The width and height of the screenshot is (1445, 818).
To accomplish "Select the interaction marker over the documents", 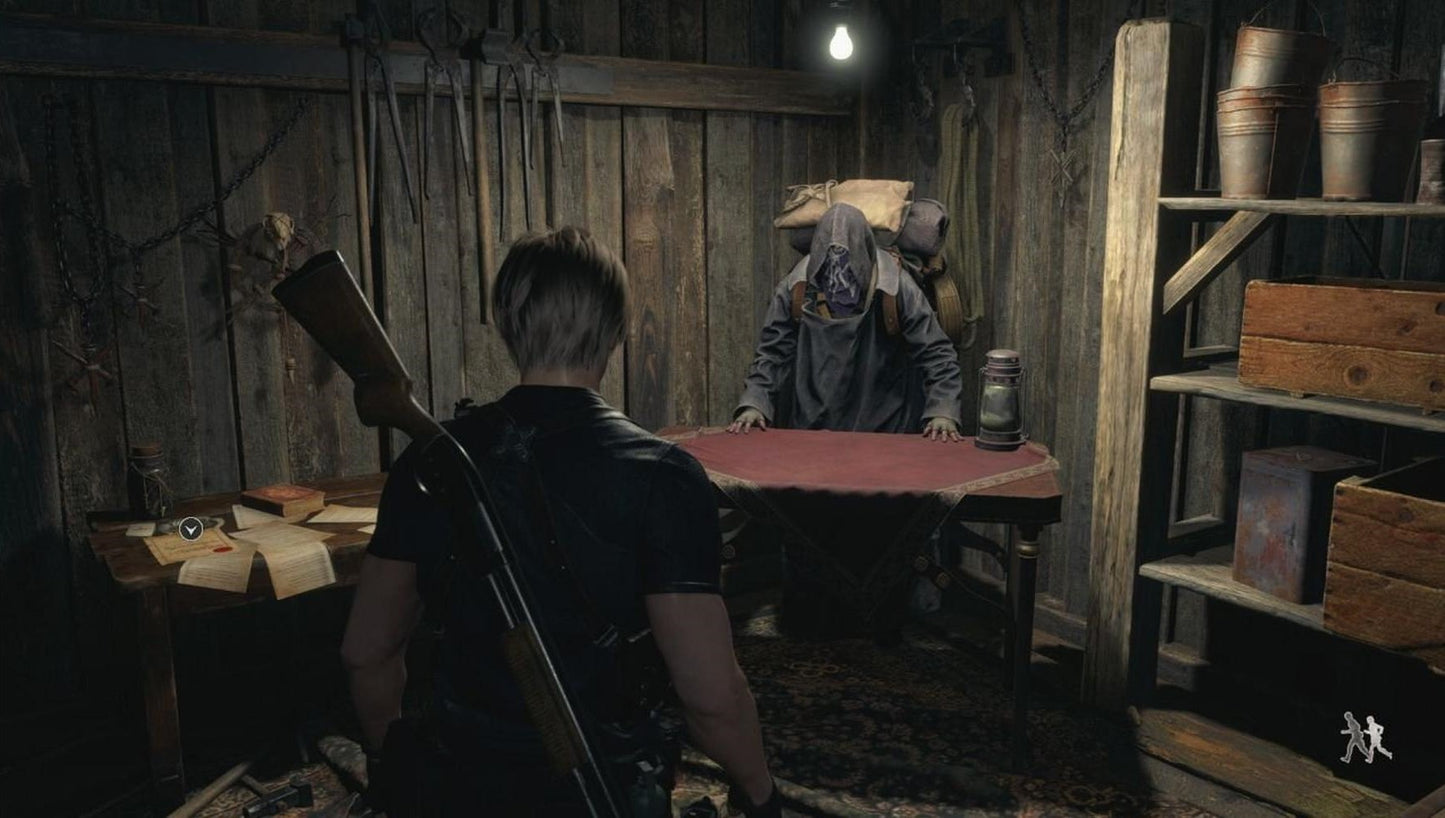I will pyautogui.click(x=191, y=528).
